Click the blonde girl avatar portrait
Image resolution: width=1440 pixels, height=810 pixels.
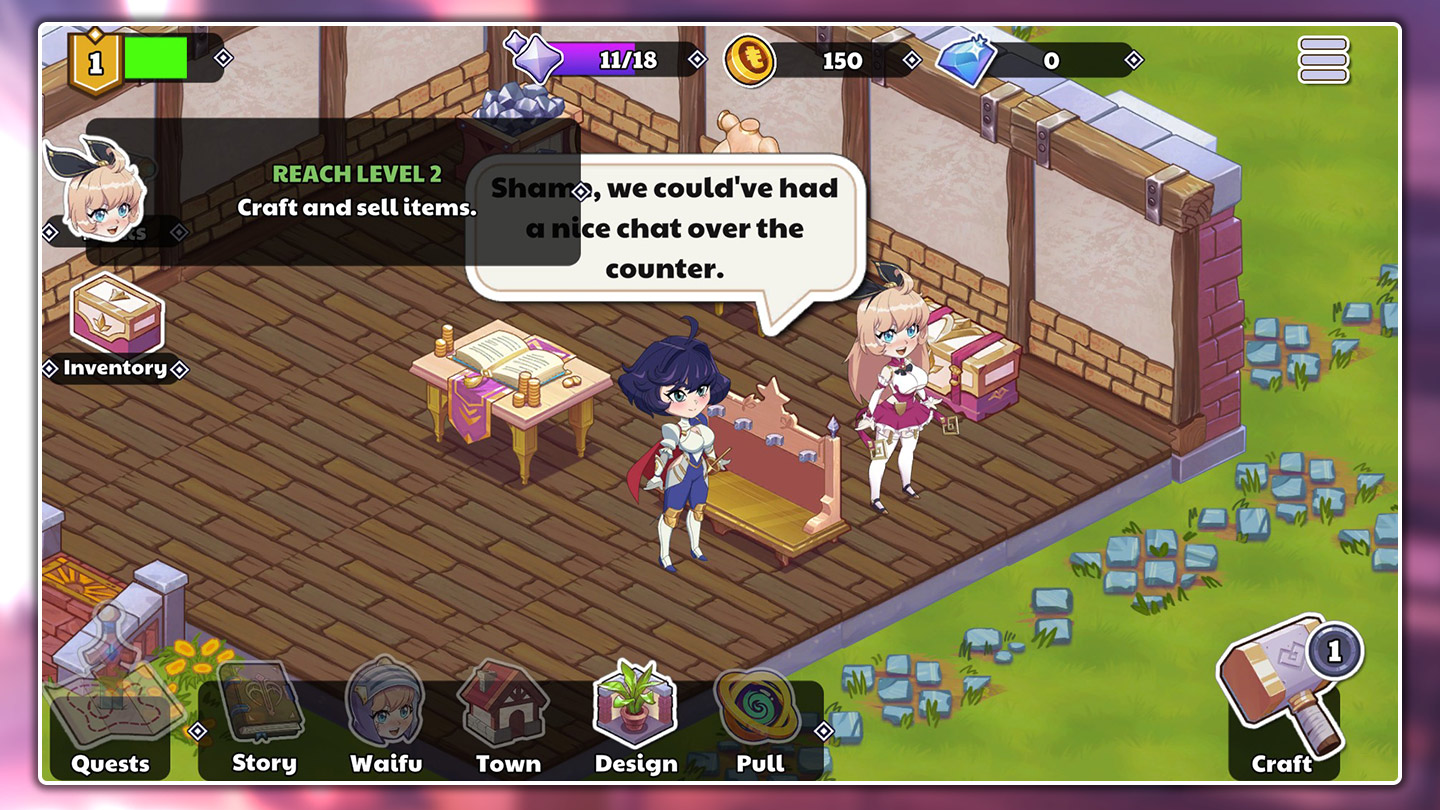[x=99, y=190]
